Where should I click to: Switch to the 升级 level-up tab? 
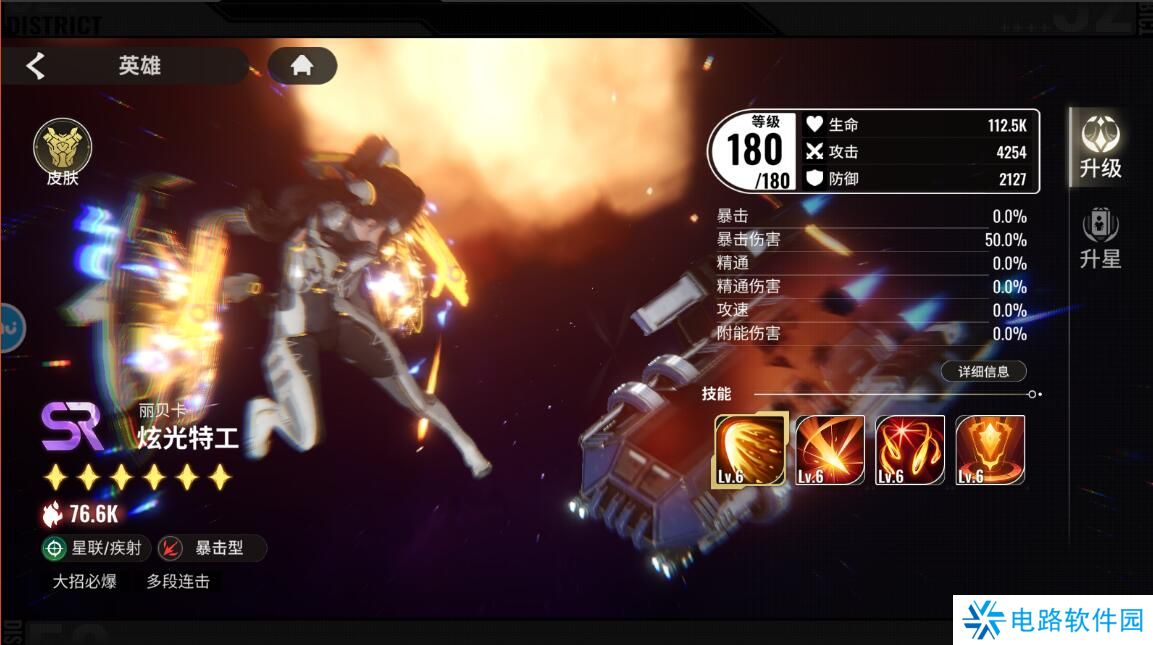(1100, 147)
